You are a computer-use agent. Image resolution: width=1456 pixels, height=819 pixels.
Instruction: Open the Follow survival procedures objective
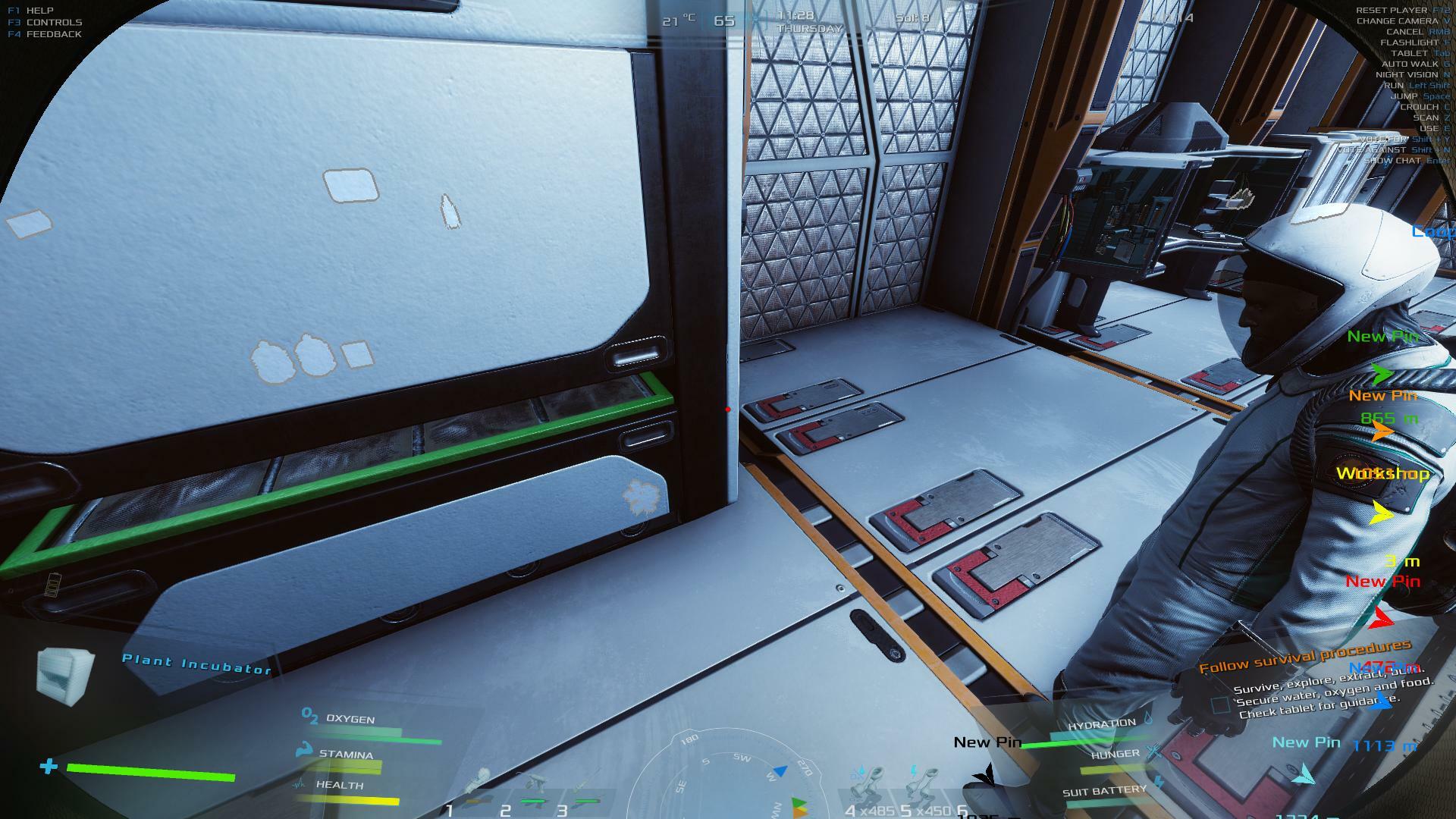point(1304,656)
